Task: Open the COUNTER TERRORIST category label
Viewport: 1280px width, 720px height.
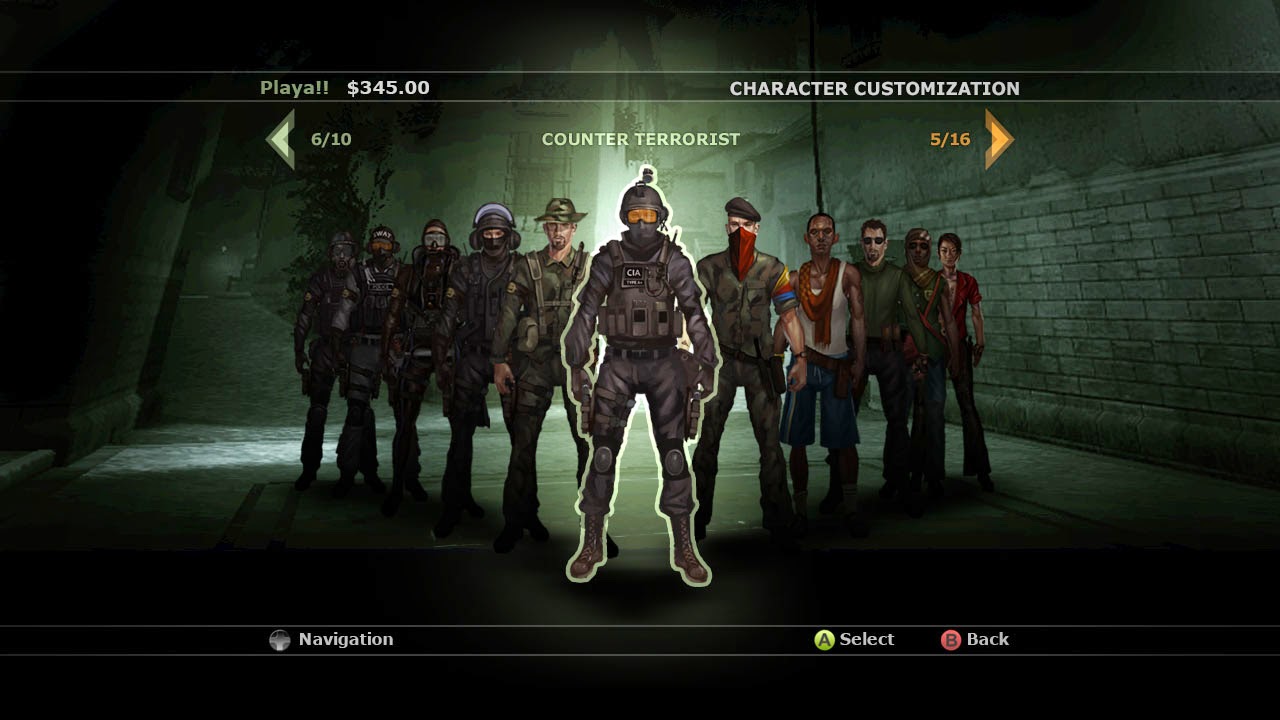Action: 640,139
